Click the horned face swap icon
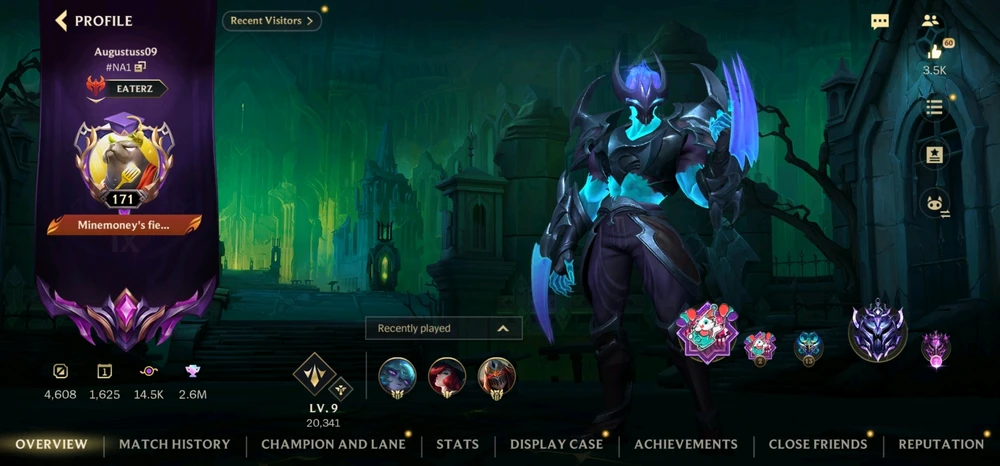This screenshot has height=466, width=1000. (935, 204)
